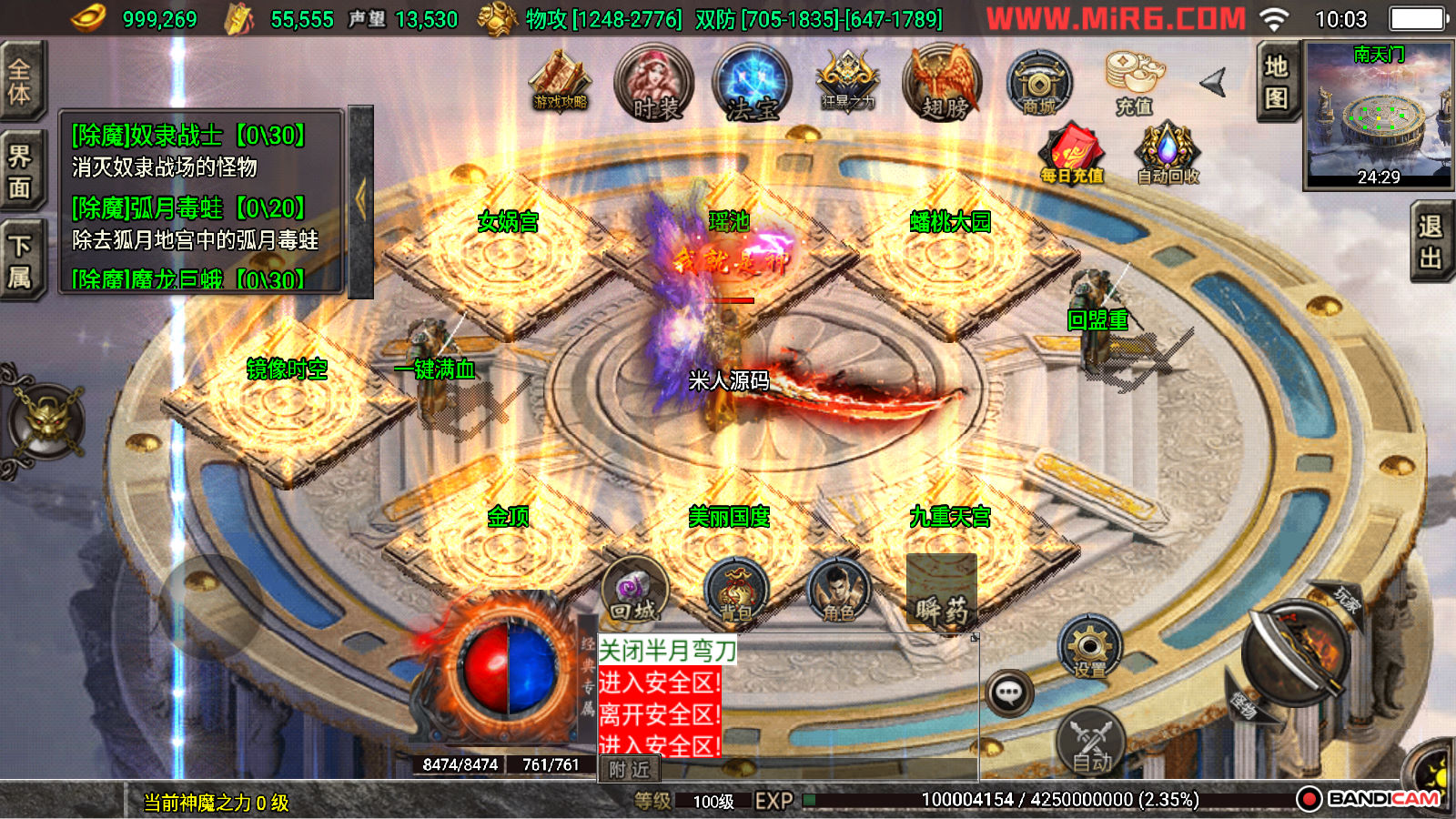1456x819 pixels.
Task: Open the 设置 settings gear
Action: click(x=1089, y=647)
